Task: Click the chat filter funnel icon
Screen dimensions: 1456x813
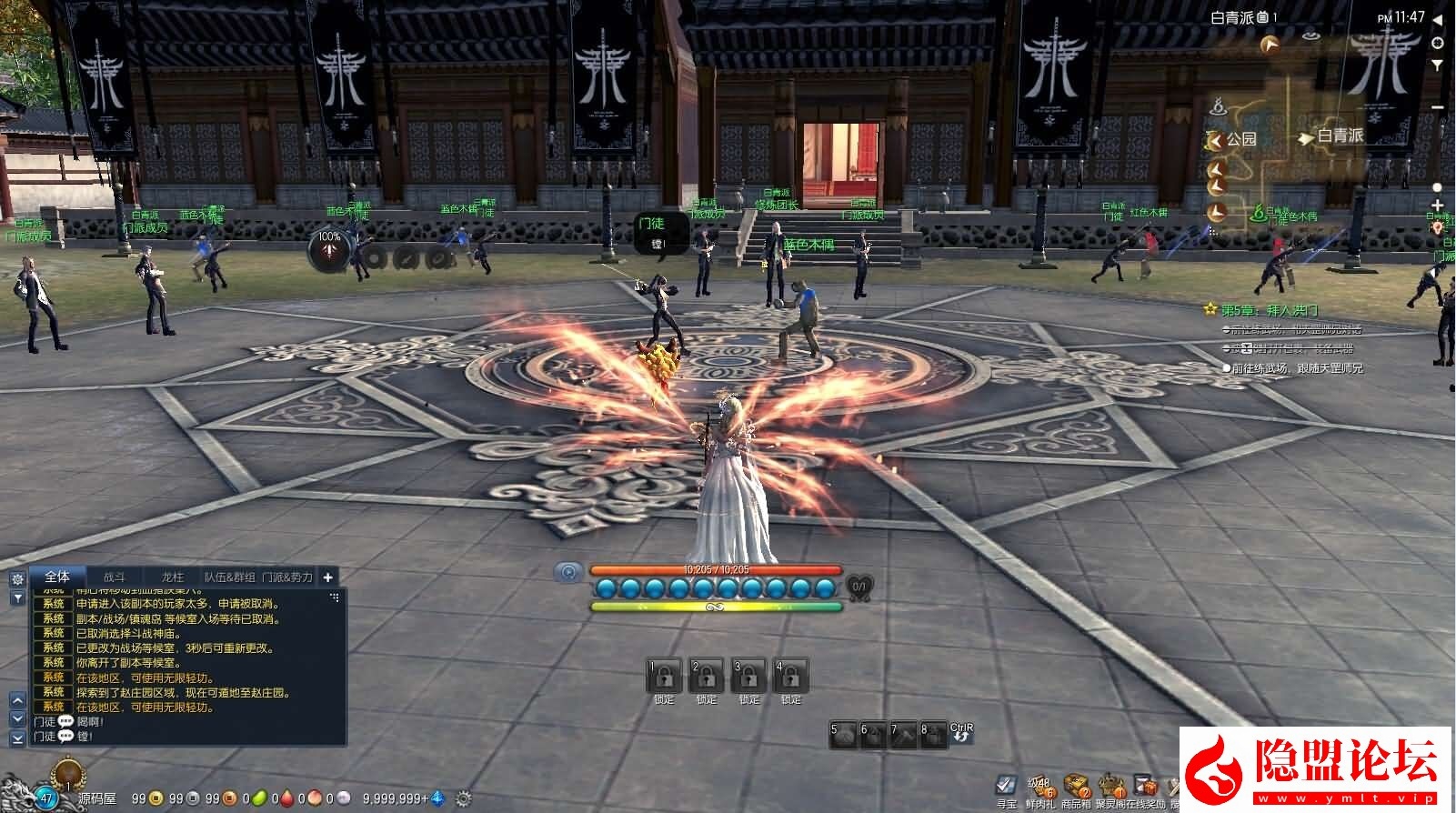Action: pos(17,597)
